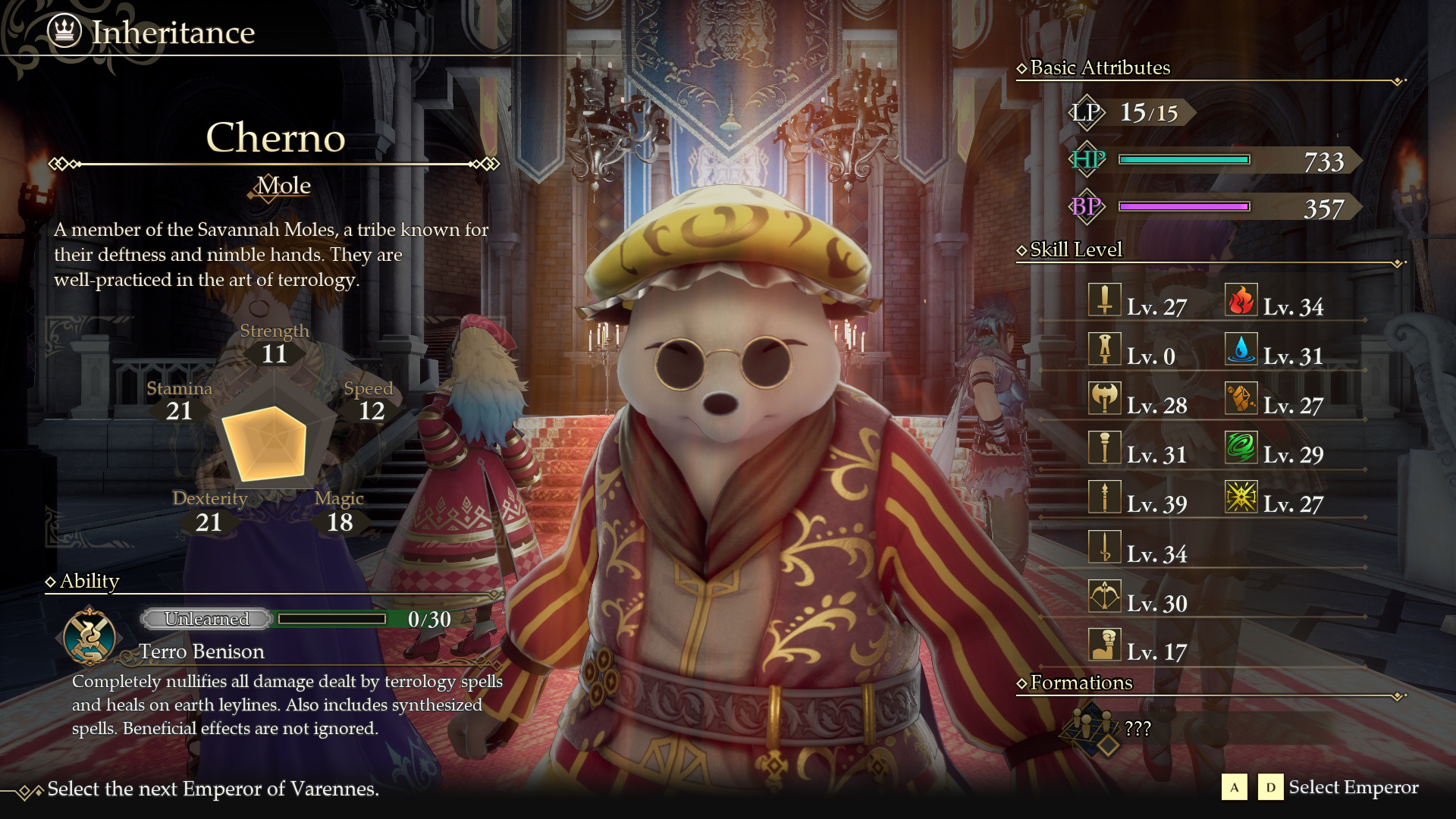1456x819 pixels.
Task: Select the flexed arm martial arts icon
Action: (x=1104, y=645)
